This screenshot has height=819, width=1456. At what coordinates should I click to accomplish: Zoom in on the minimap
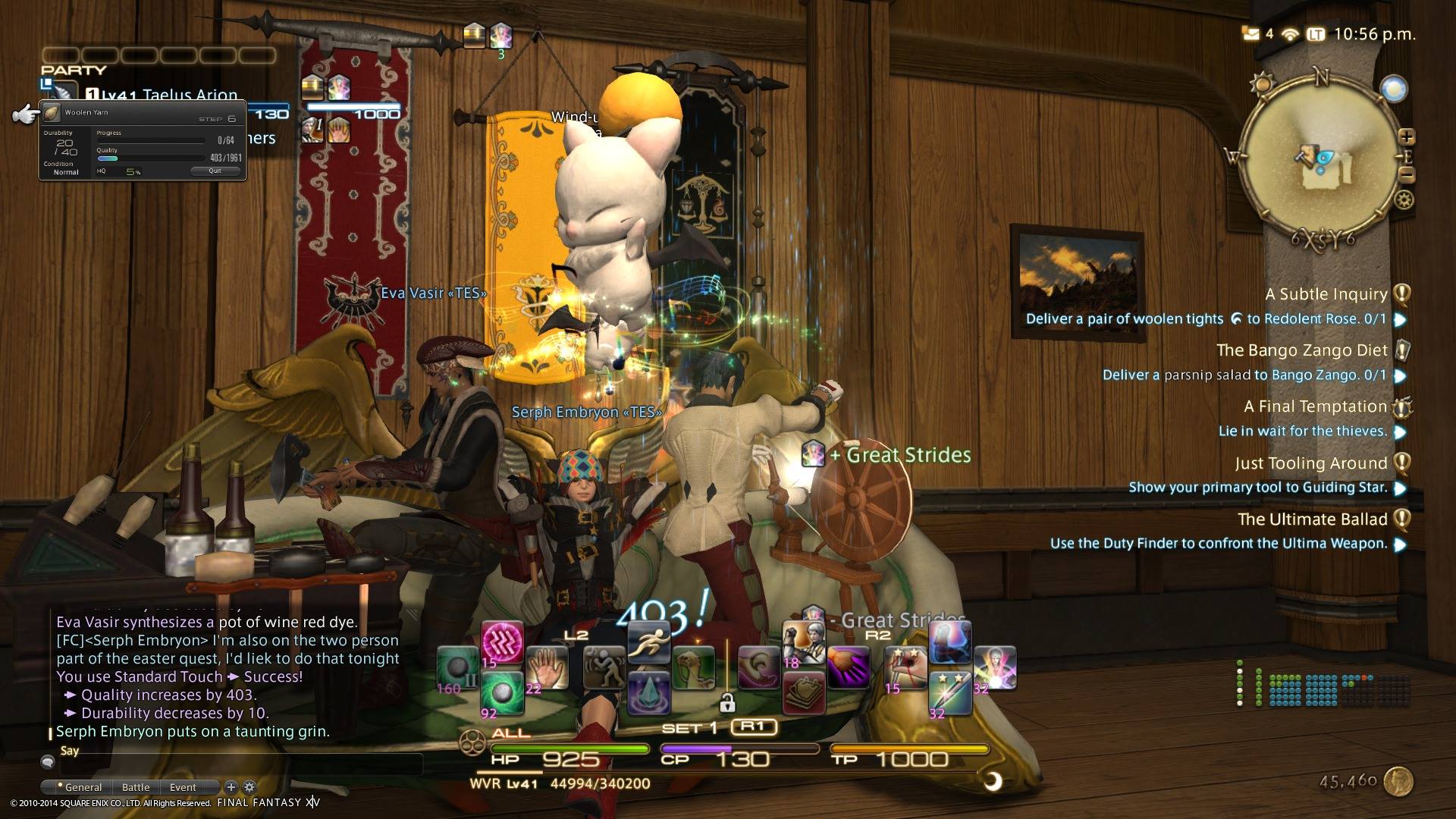(1407, 137)
